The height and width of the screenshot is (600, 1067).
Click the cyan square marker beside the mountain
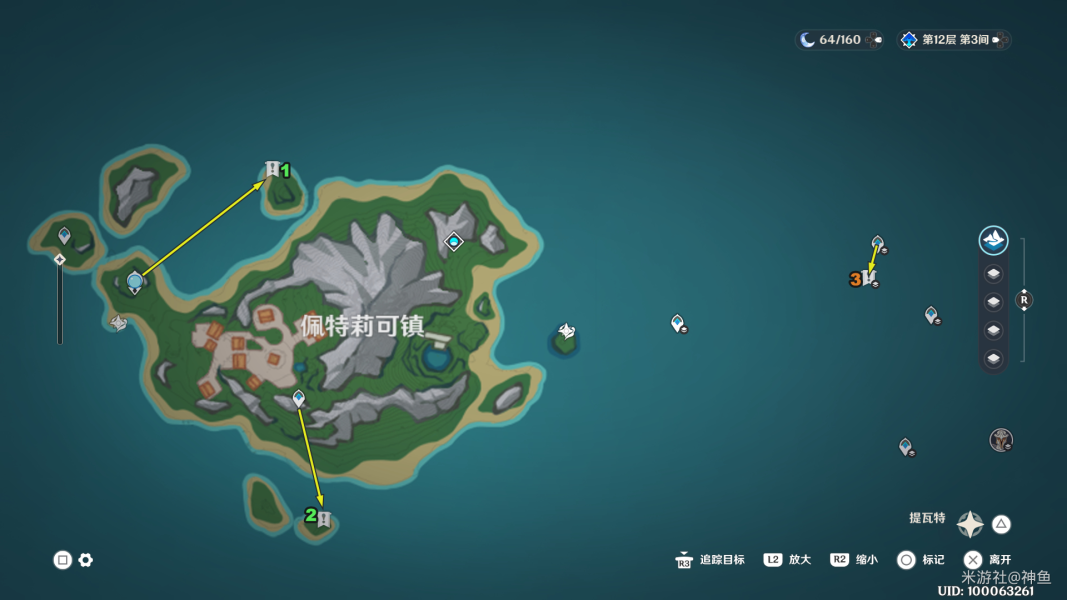454,241
